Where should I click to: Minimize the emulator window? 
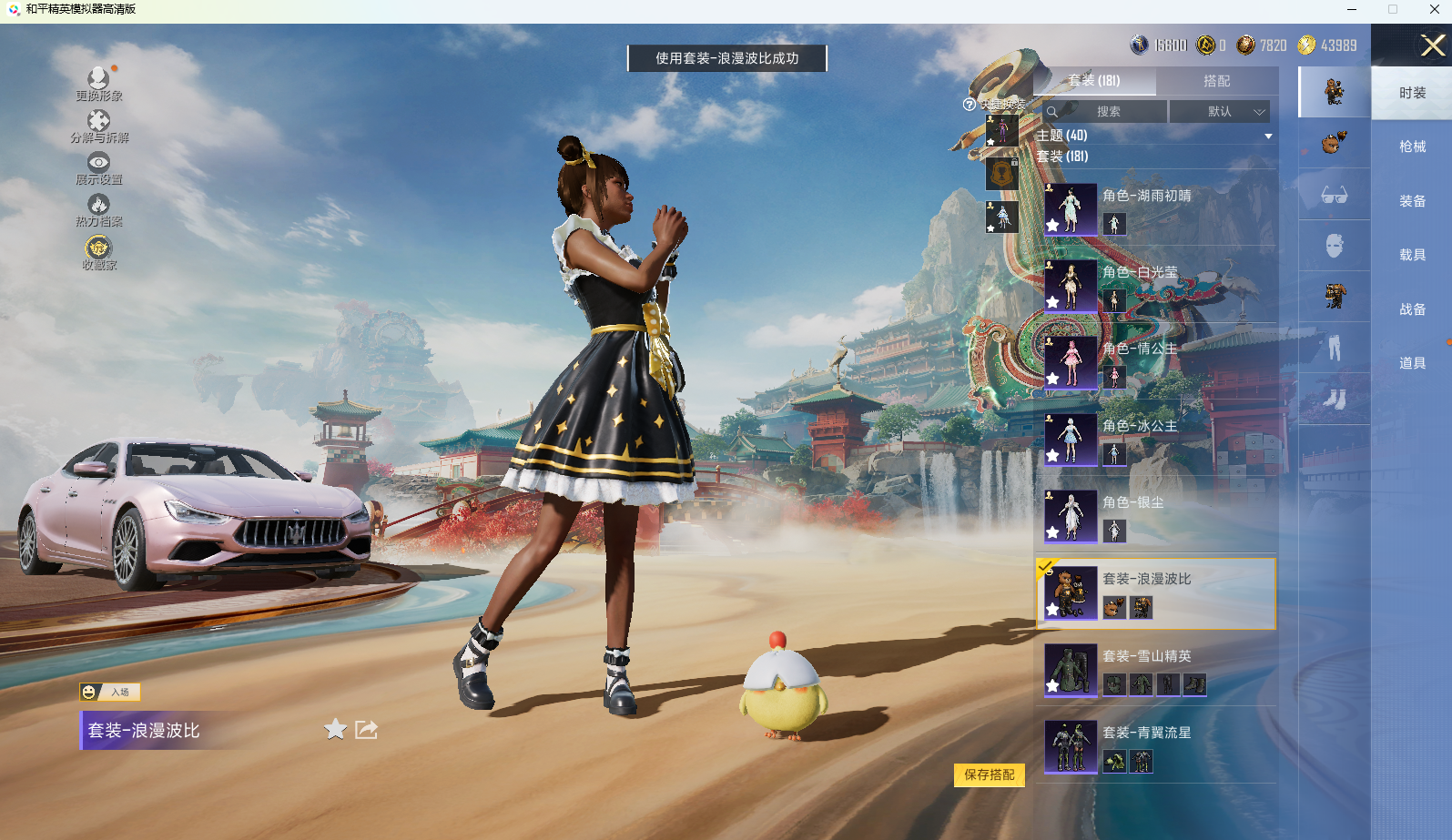[x=1352, y=9]
